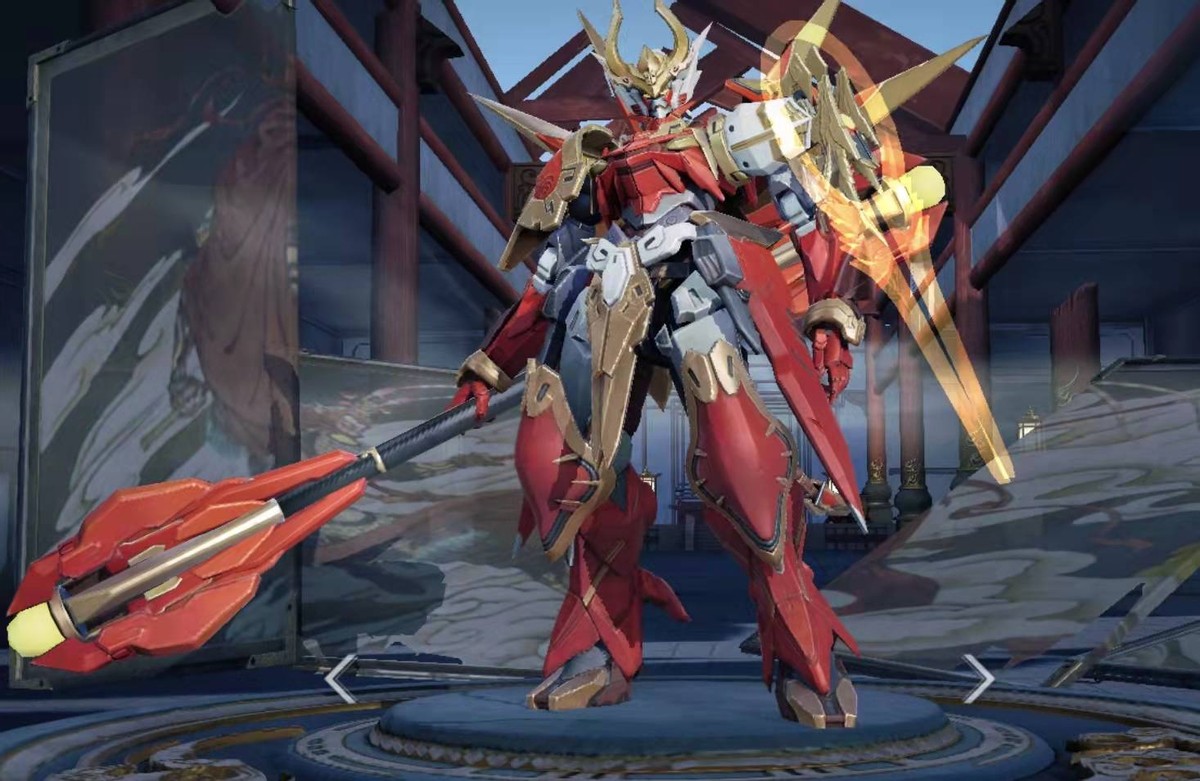The height and width of the screenshot is (781, 1200).
Task: Show the previous skin with left arrow
Action: coord(340,679)
